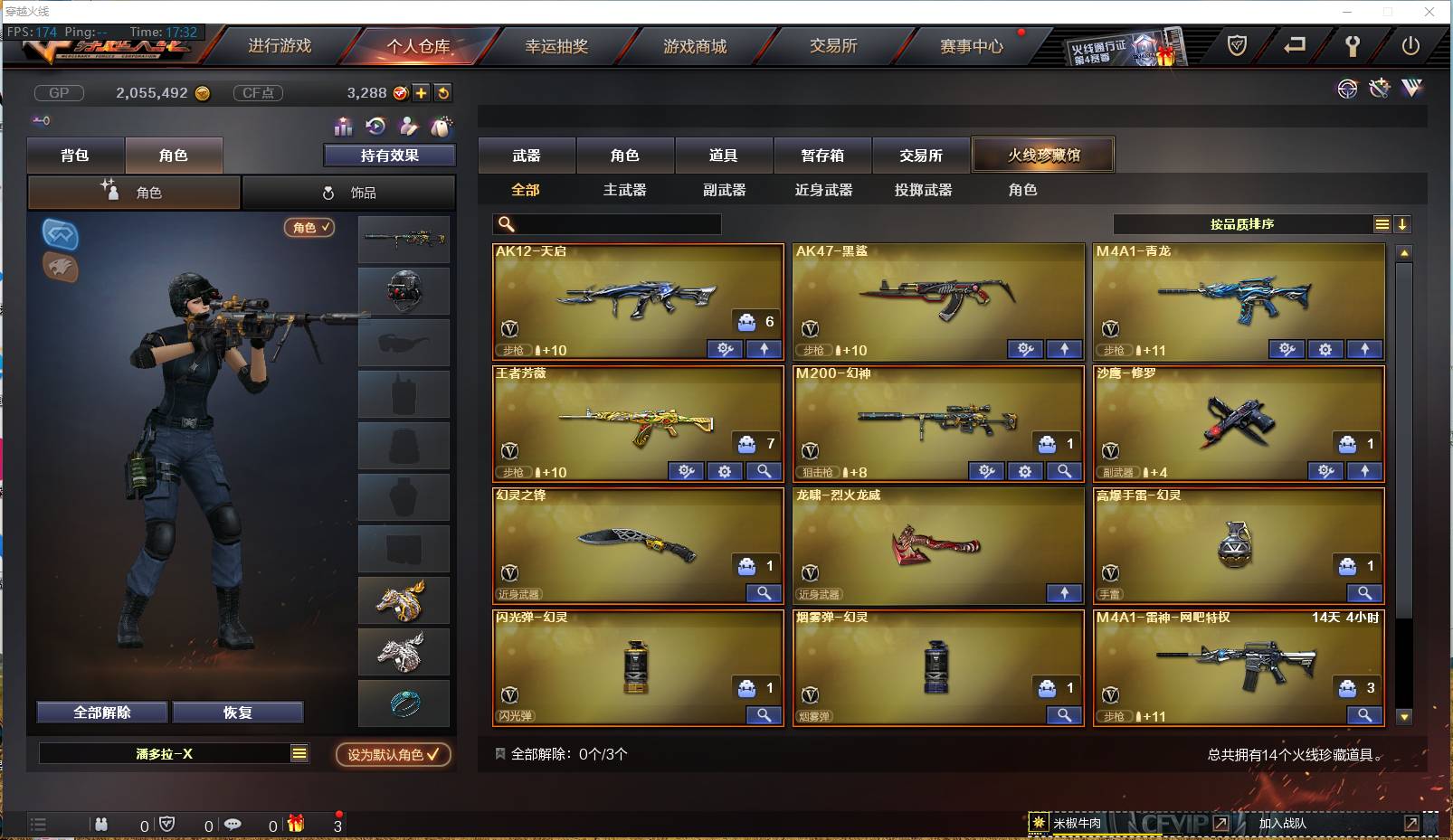Screen dimensions: 1453x840
Task: Select 设为默认角色 checkbox option
Action: pyautogui.click(x=393, y=755)
